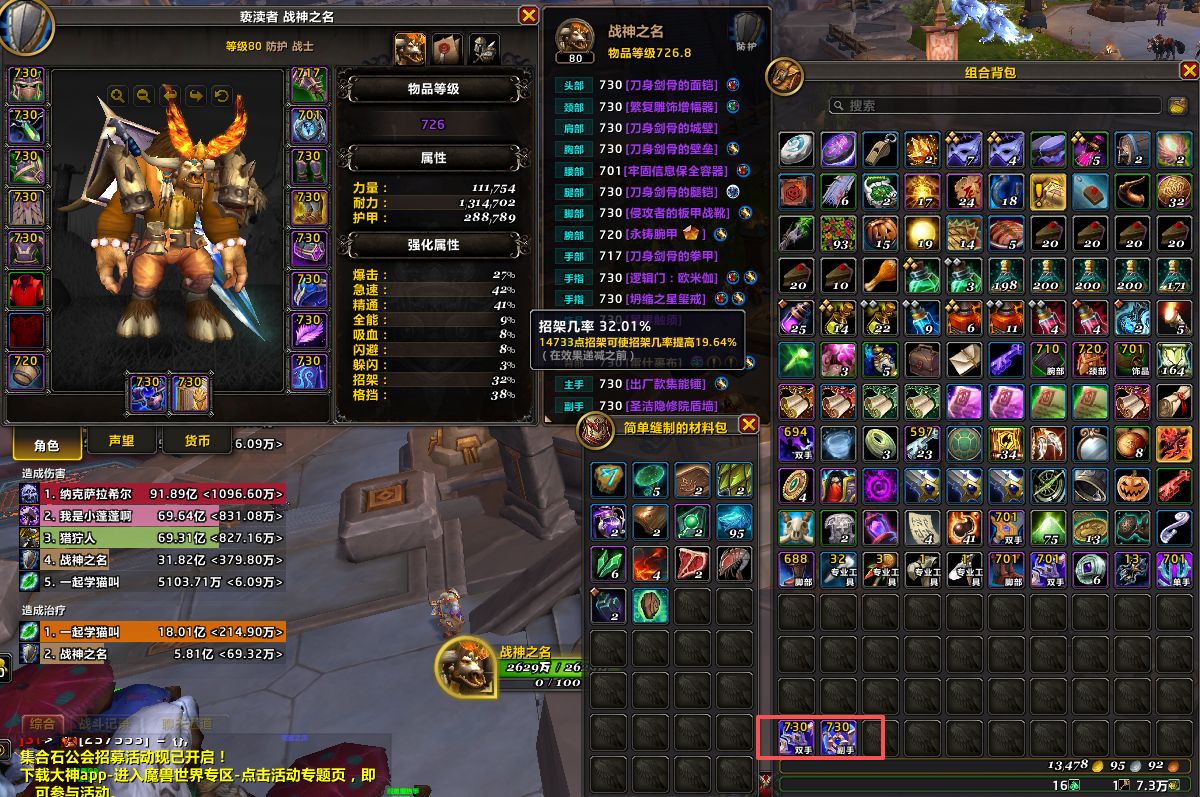This screenshot has width=1200, height=797.
Task: Select the raw meat reagent slot
Action: [x=692, y=563]
